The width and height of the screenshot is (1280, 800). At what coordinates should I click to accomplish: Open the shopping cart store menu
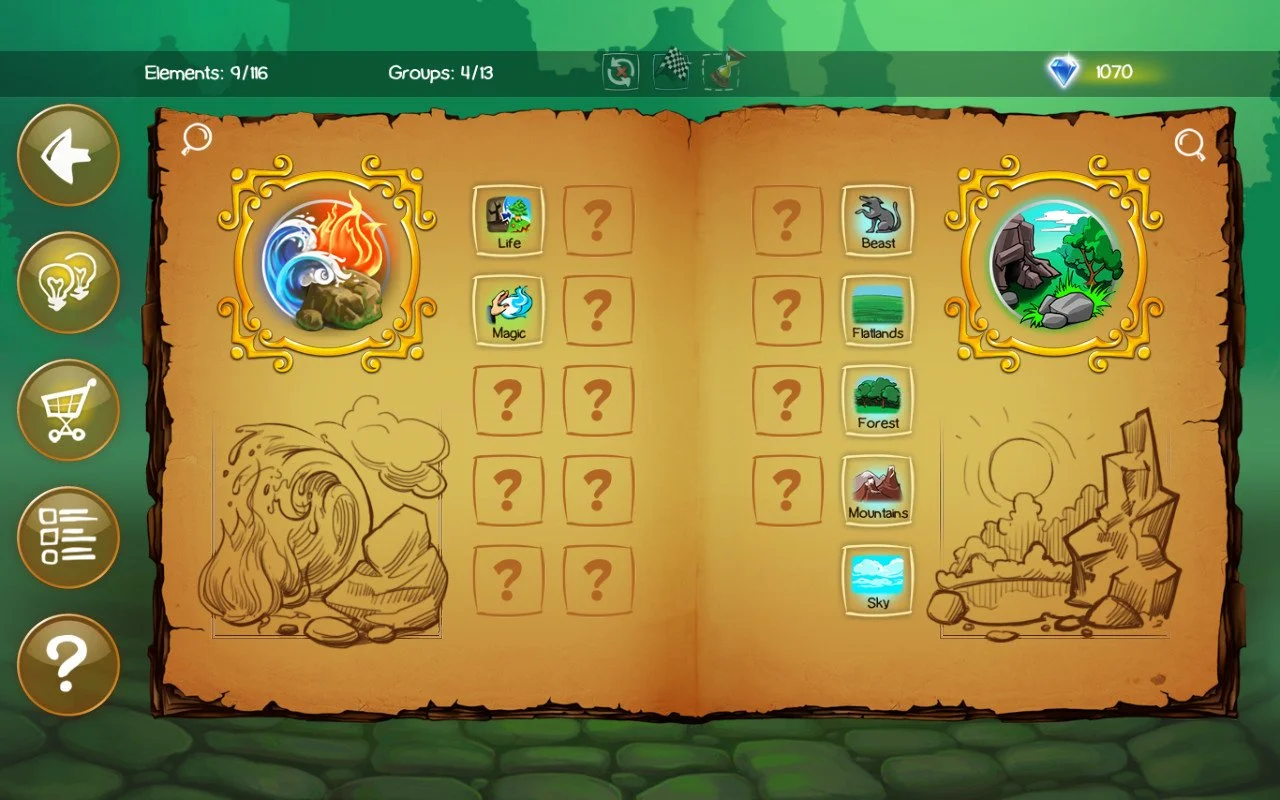[66, 408]
